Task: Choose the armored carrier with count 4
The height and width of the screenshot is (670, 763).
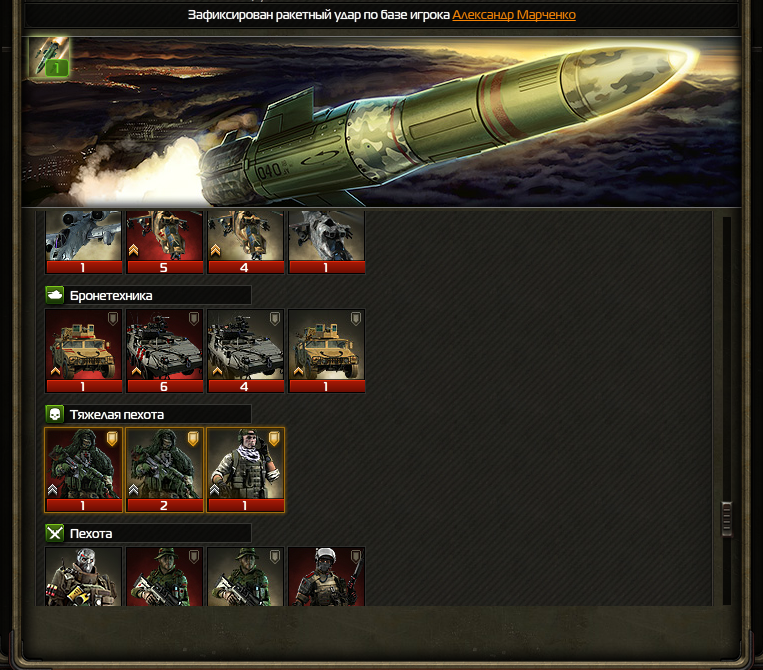Action: (245, 350)
